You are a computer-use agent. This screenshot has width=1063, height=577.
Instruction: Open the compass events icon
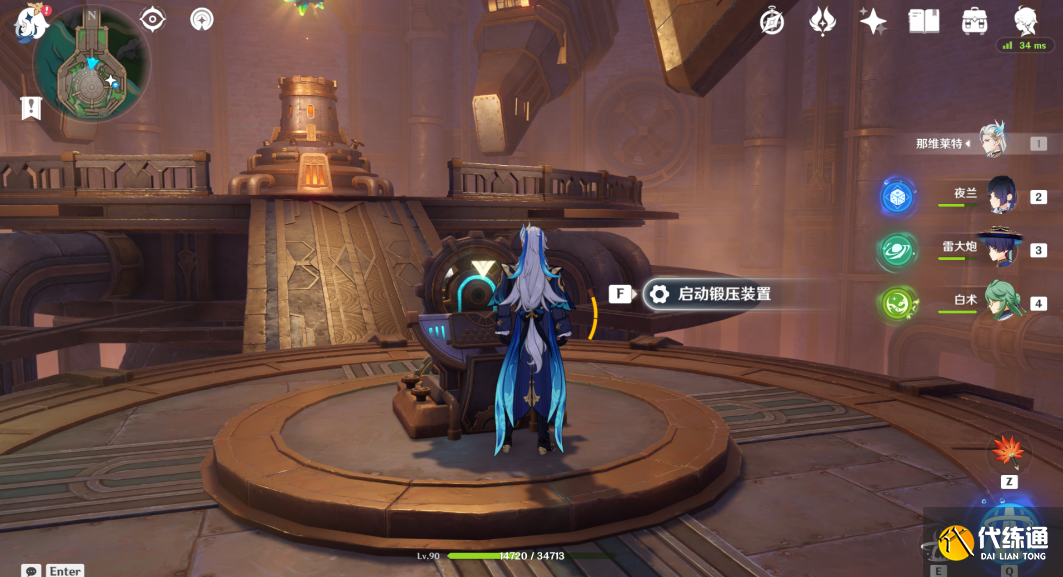(772, 21)
